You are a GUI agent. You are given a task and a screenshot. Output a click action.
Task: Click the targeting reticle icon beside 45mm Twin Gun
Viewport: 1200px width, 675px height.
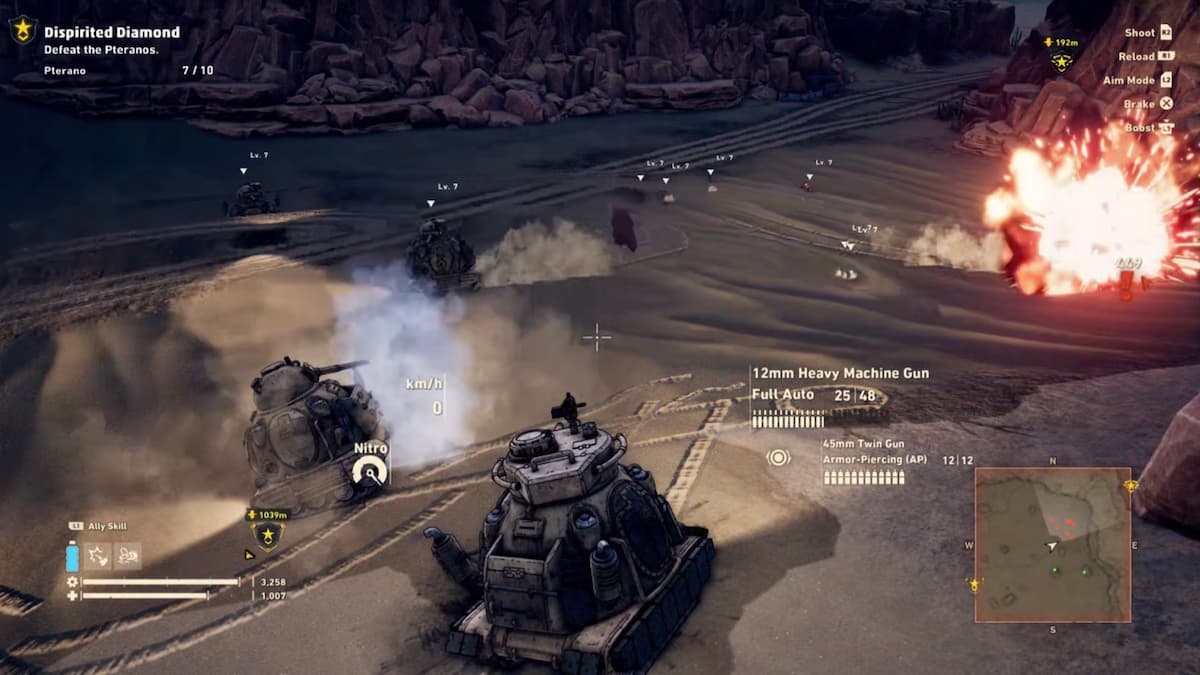[778, 458]
